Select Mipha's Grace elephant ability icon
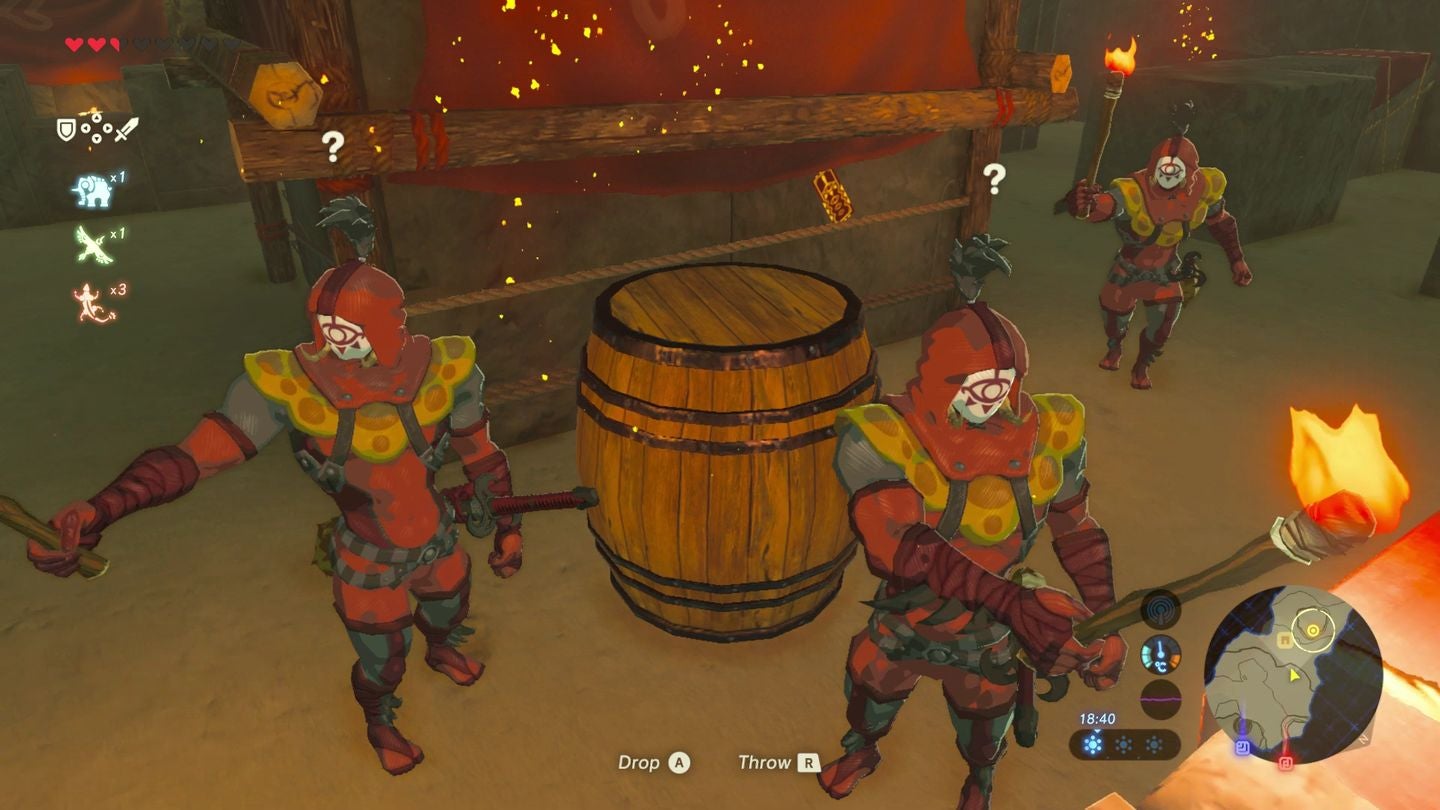 click(91, 189)
